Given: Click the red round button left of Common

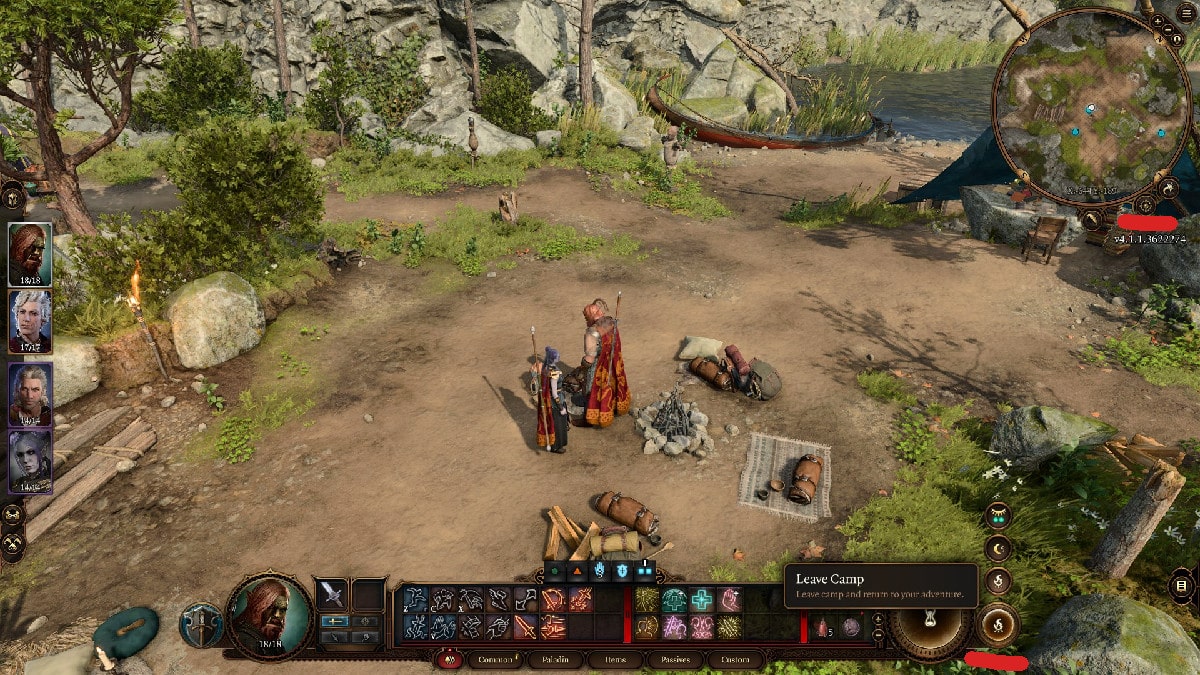Looking at the screenshot, I should tap(449, 660).
